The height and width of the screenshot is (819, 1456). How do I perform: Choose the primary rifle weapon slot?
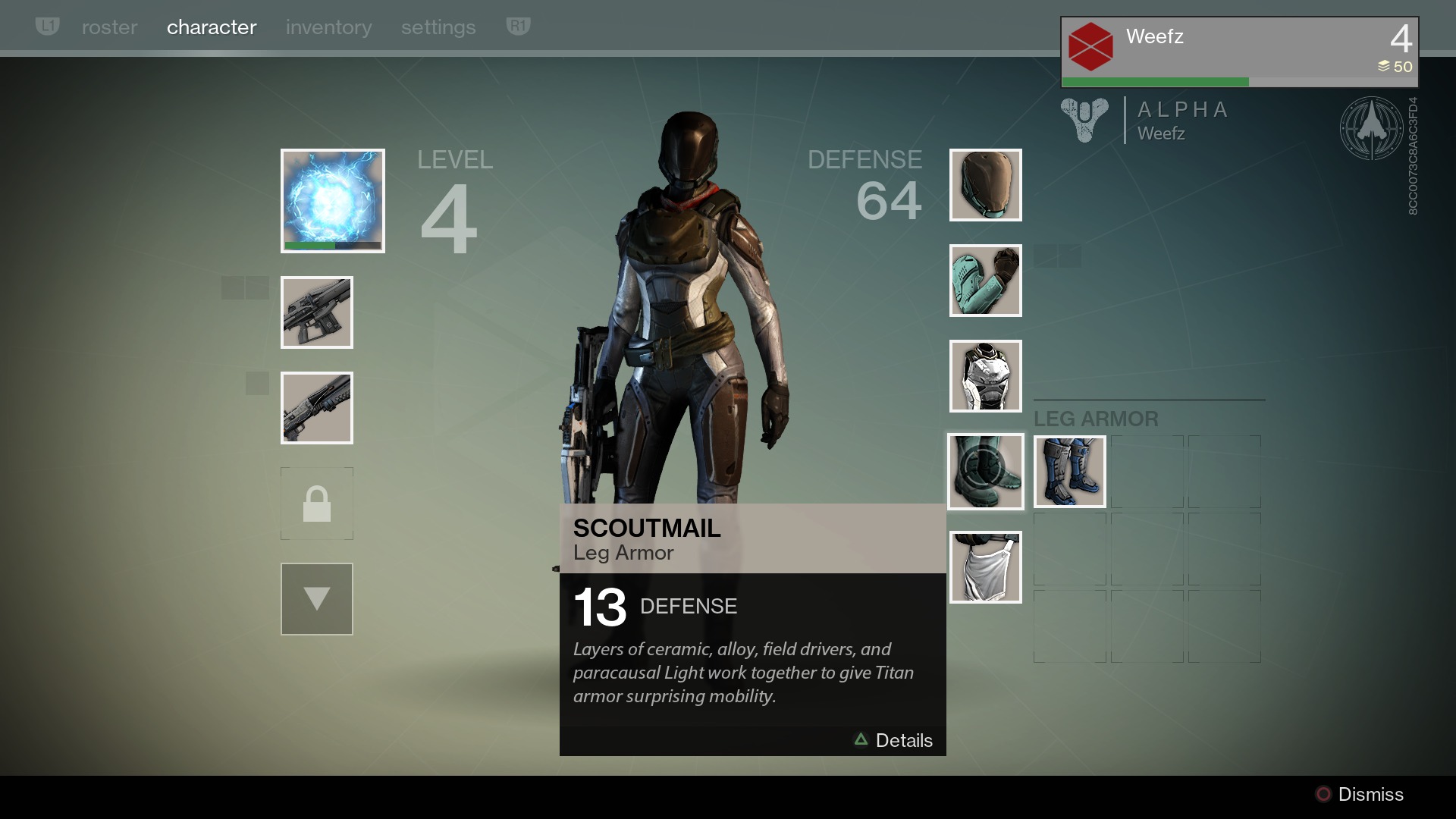click(317, 312)
